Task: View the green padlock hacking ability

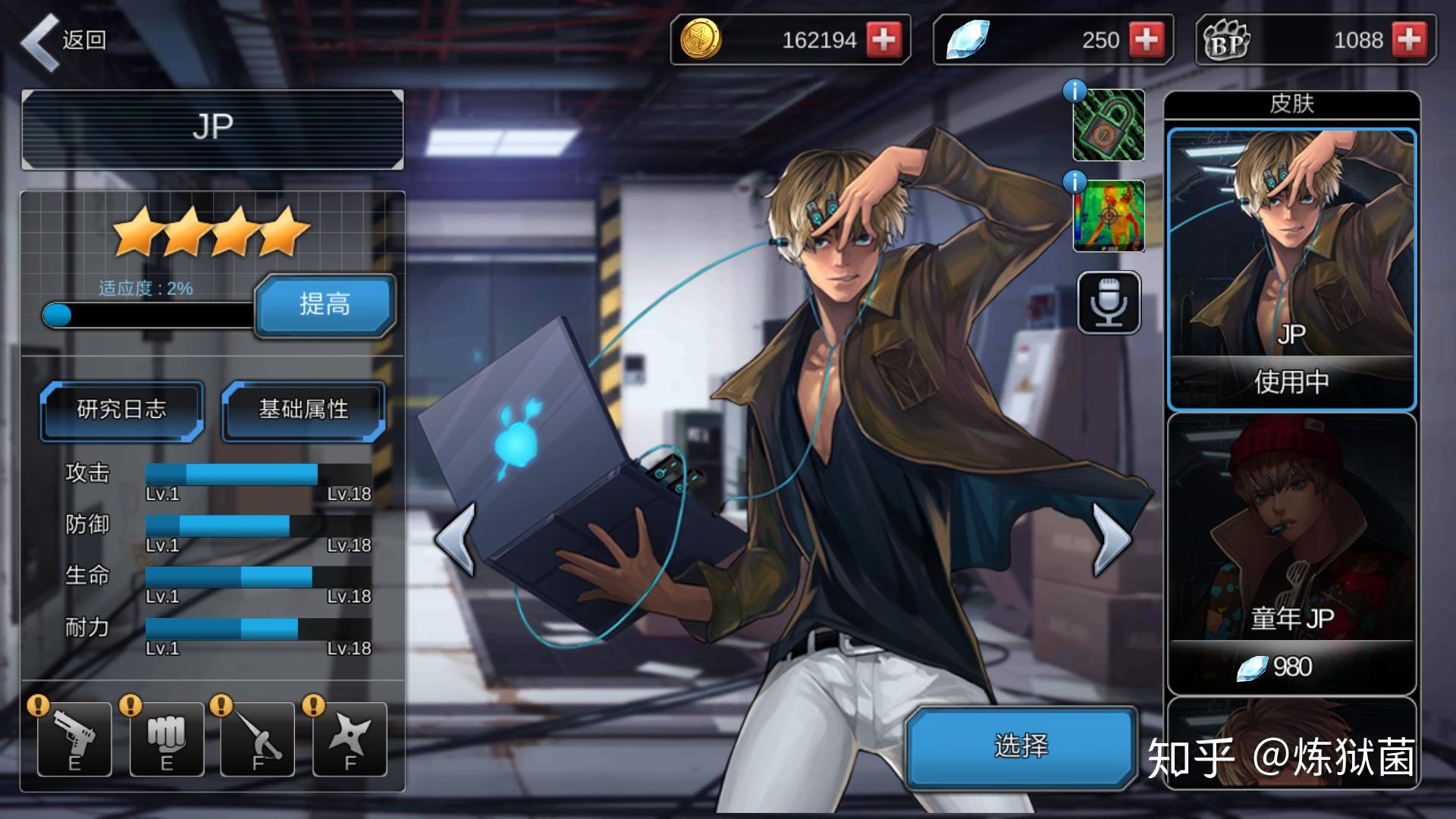Action: click(1108, 126)
